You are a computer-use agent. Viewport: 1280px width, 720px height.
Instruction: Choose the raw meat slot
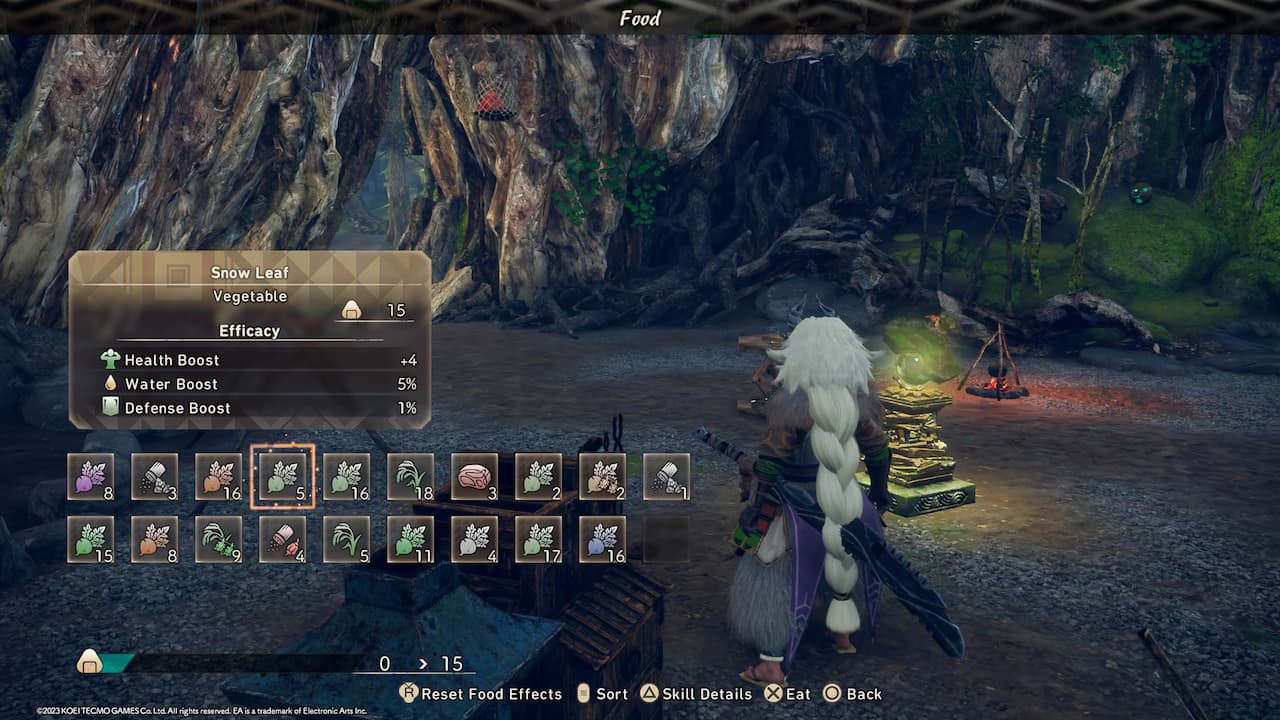[x=475, y=476]
